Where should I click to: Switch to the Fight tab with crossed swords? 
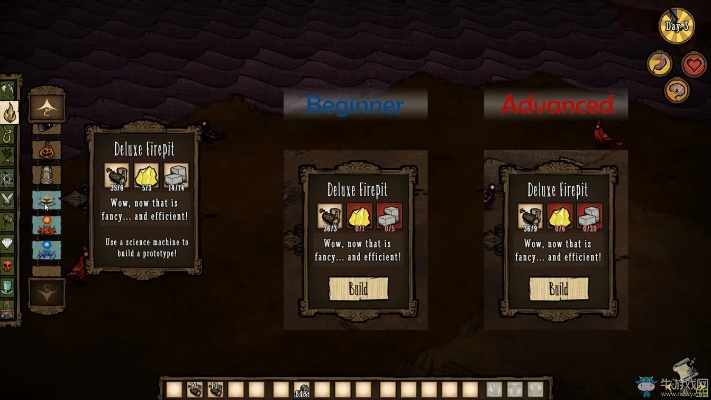point(8,200)
